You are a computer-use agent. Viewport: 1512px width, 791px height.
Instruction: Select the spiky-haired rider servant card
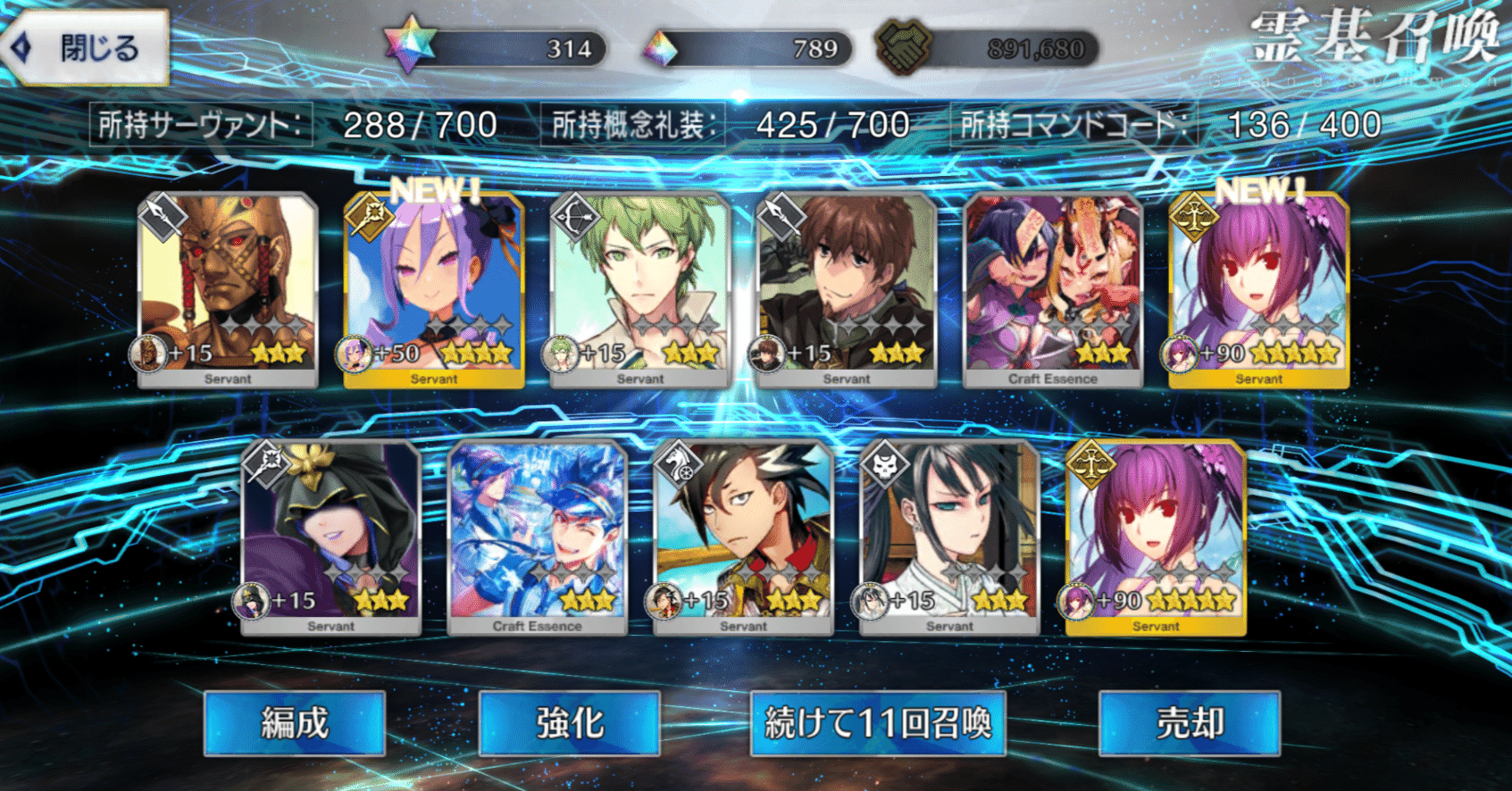click(x=744, y=536)
